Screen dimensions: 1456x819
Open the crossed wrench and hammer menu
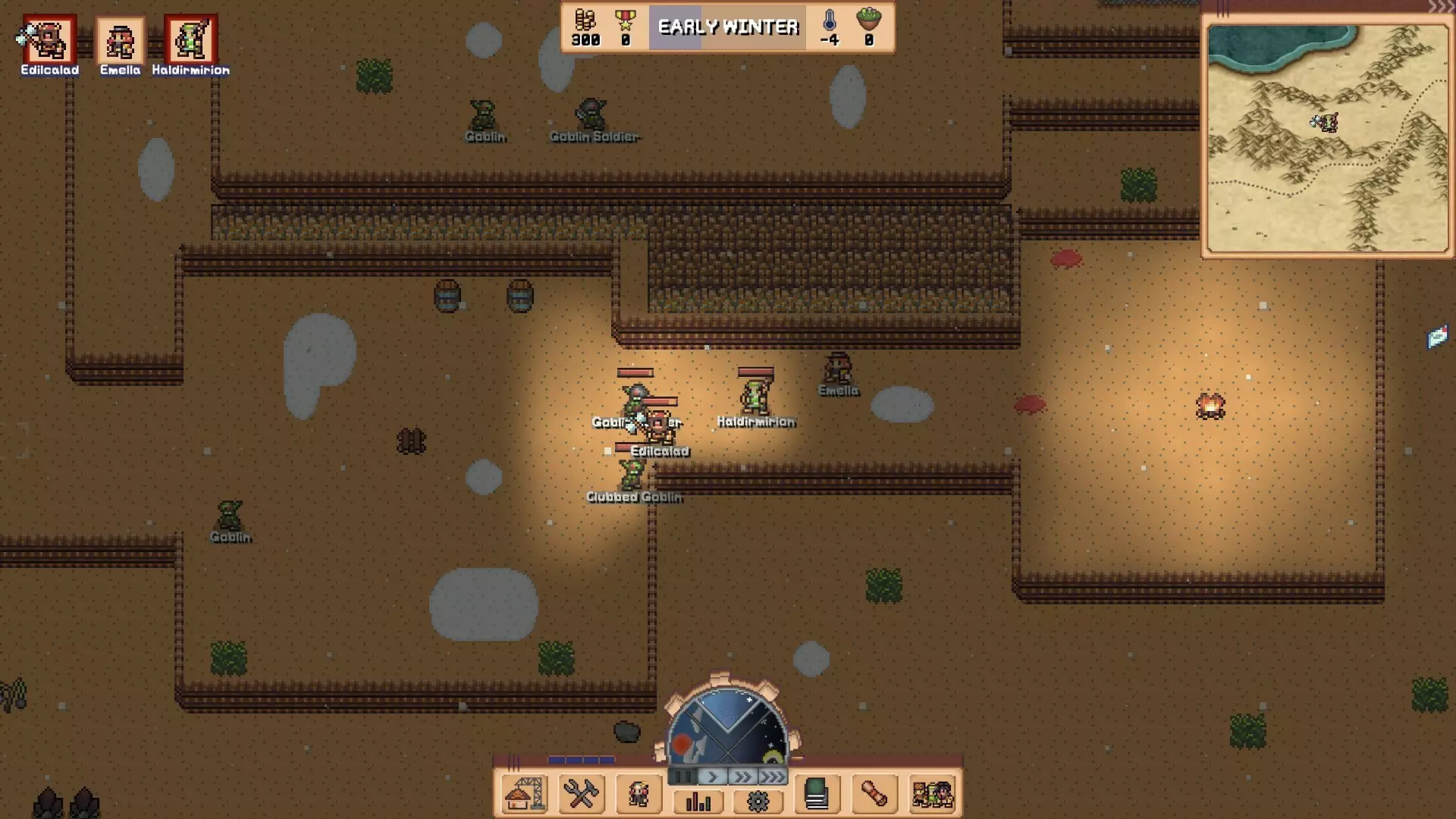click(x=581, y=794)
